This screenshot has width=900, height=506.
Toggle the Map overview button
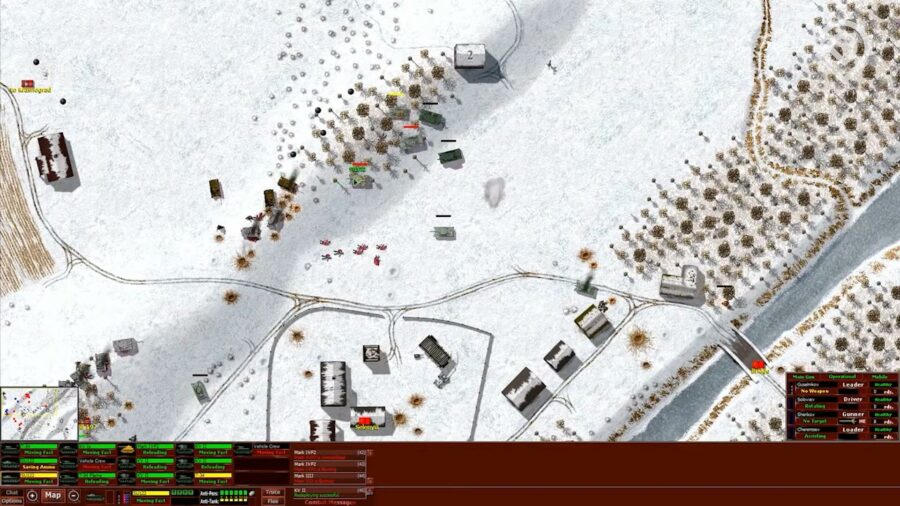point(53,496)
